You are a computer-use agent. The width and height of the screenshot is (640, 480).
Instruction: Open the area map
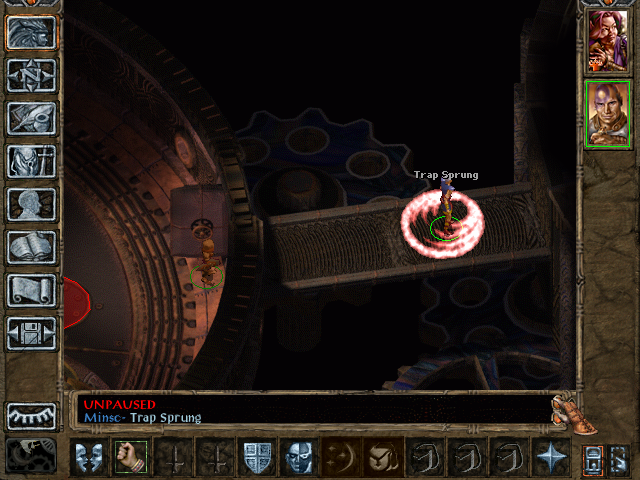click(x=31, y=75)
